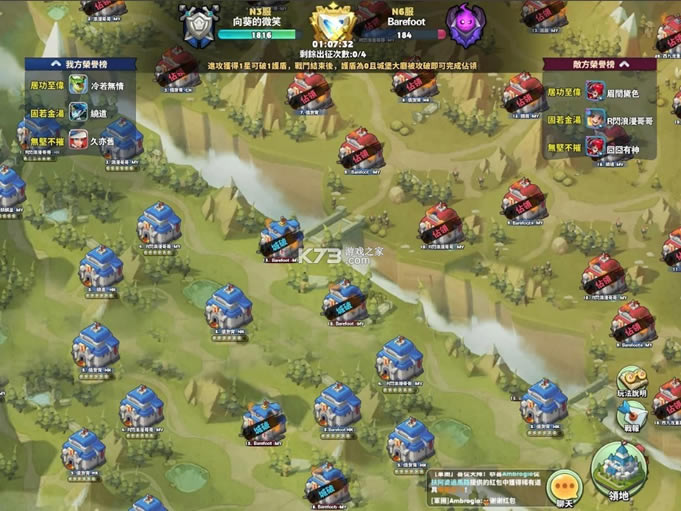
Task: Select enemy player 囧囧有神
Action: click(x=624, y=146)
